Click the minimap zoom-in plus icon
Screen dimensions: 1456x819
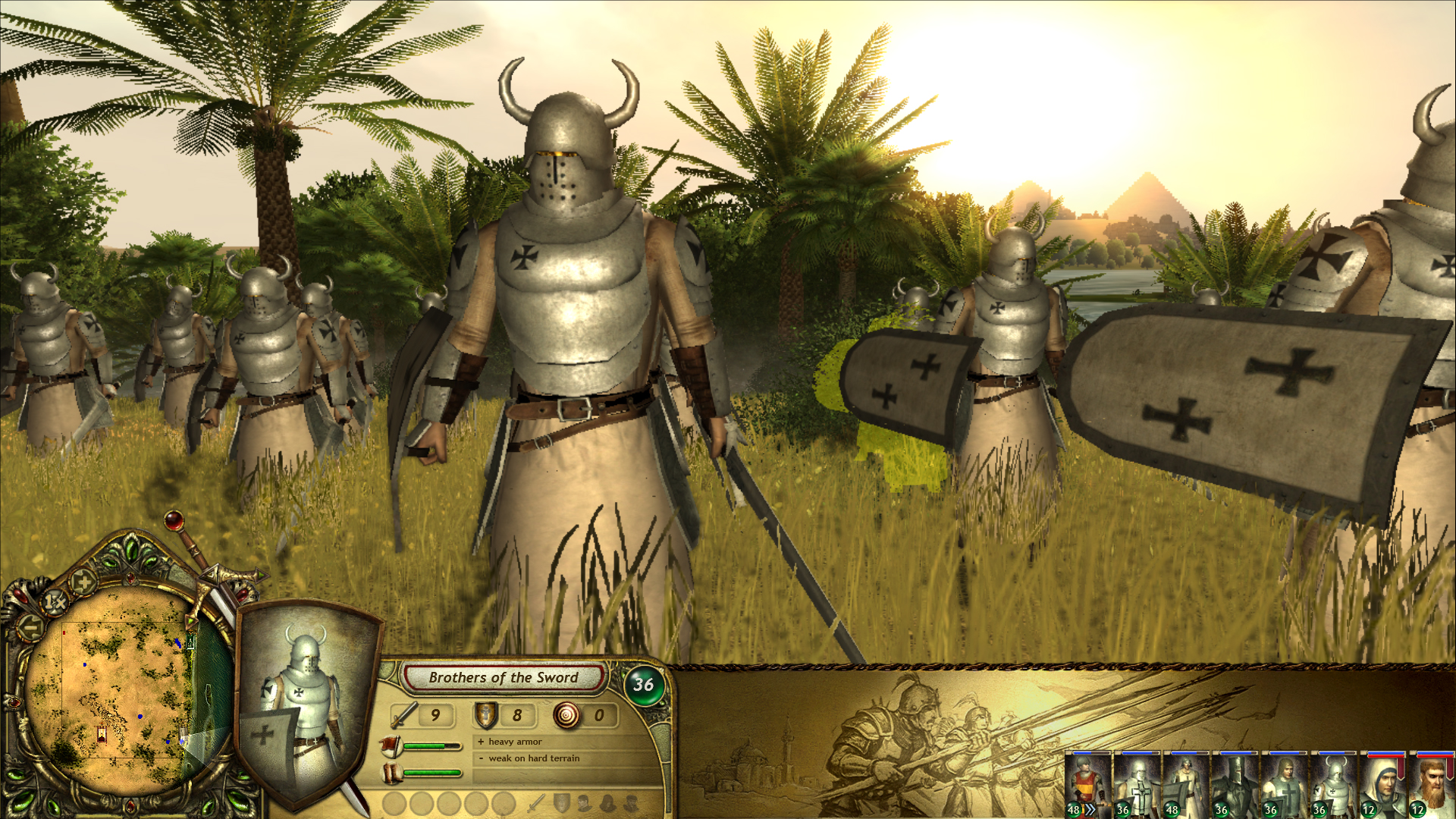83,582
